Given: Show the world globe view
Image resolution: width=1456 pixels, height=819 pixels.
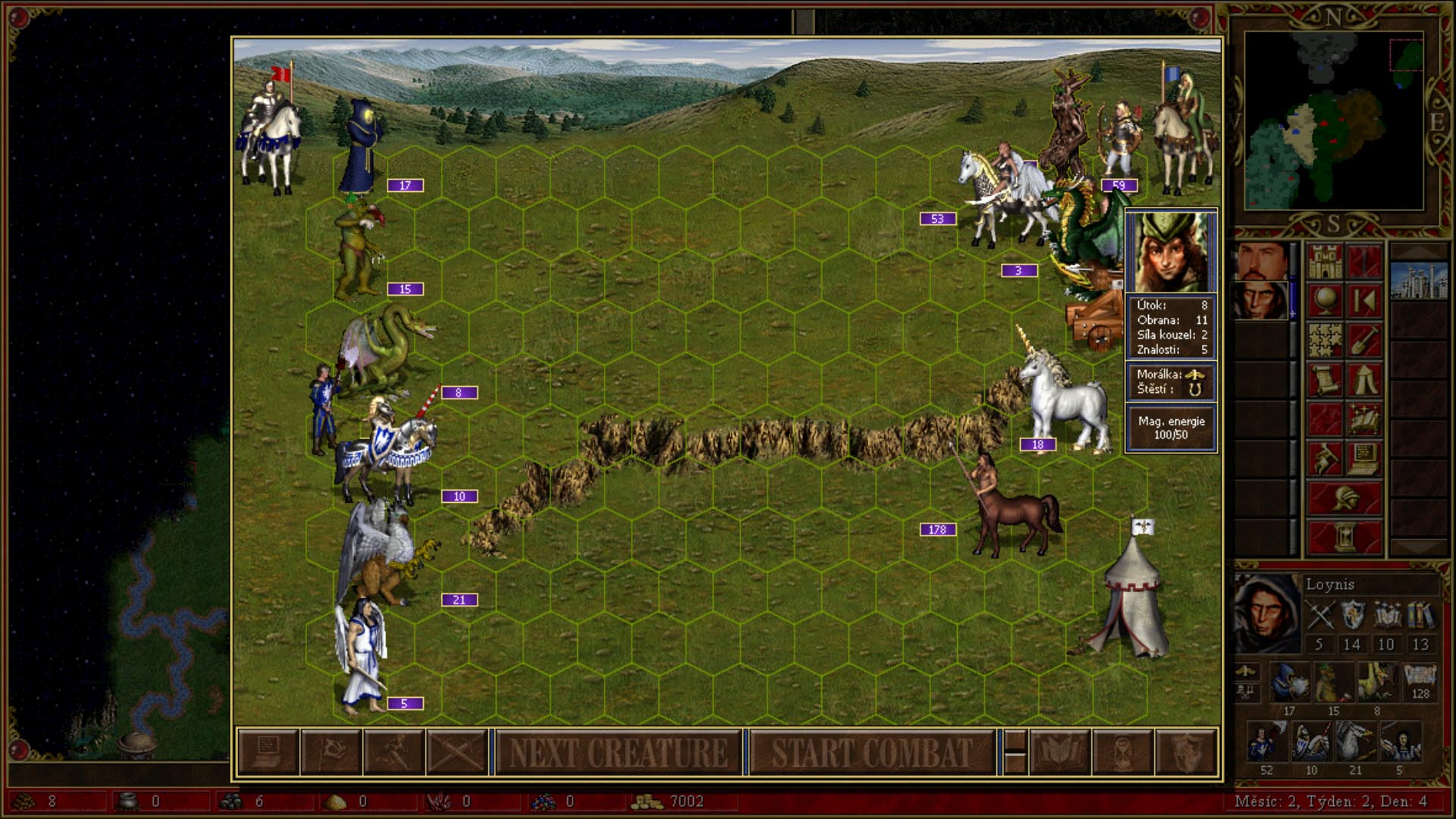Looking at the screenshot, I should 1325,301.
